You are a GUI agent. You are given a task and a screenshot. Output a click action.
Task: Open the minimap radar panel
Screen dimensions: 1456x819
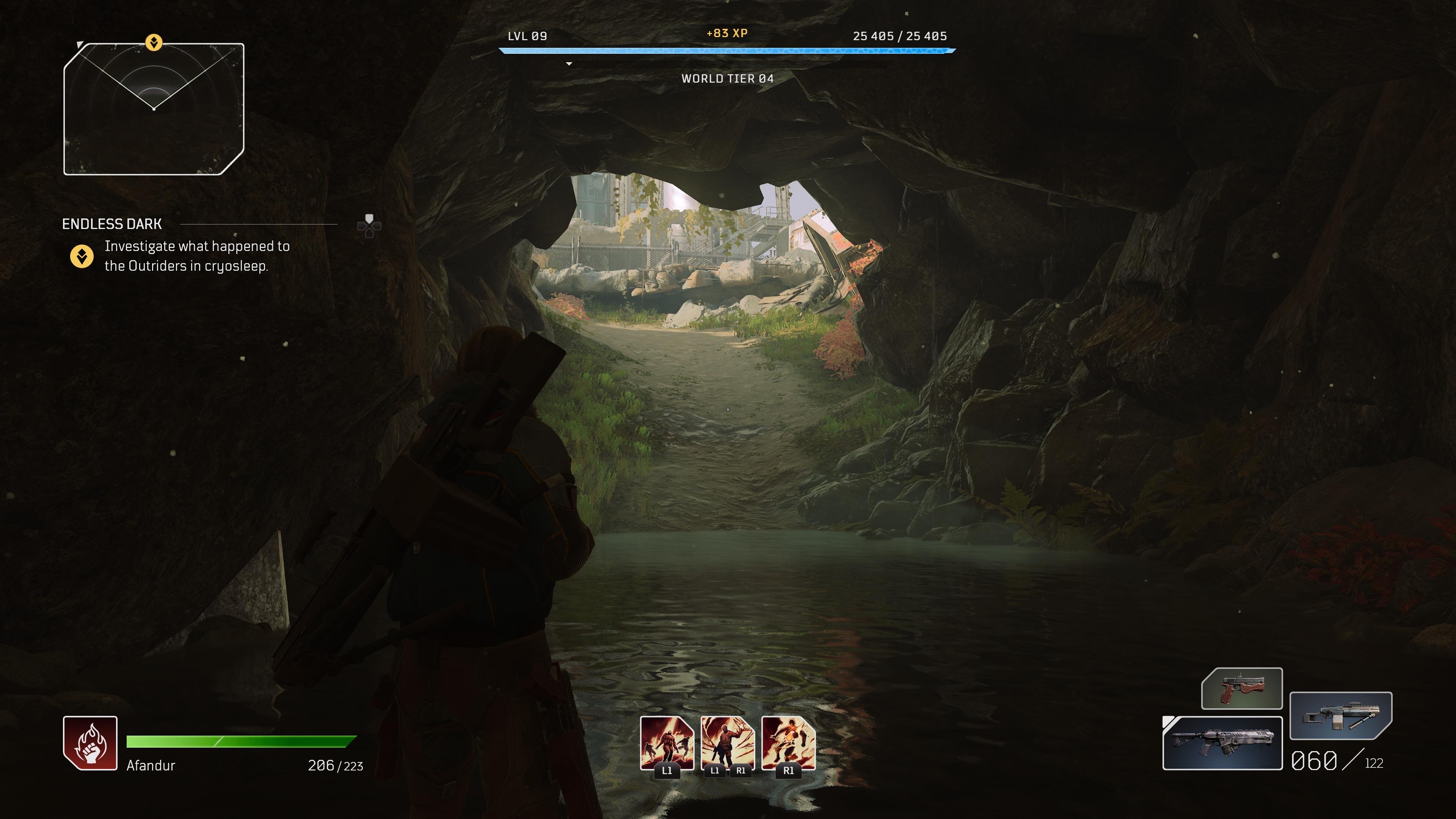tap(154, 109)
